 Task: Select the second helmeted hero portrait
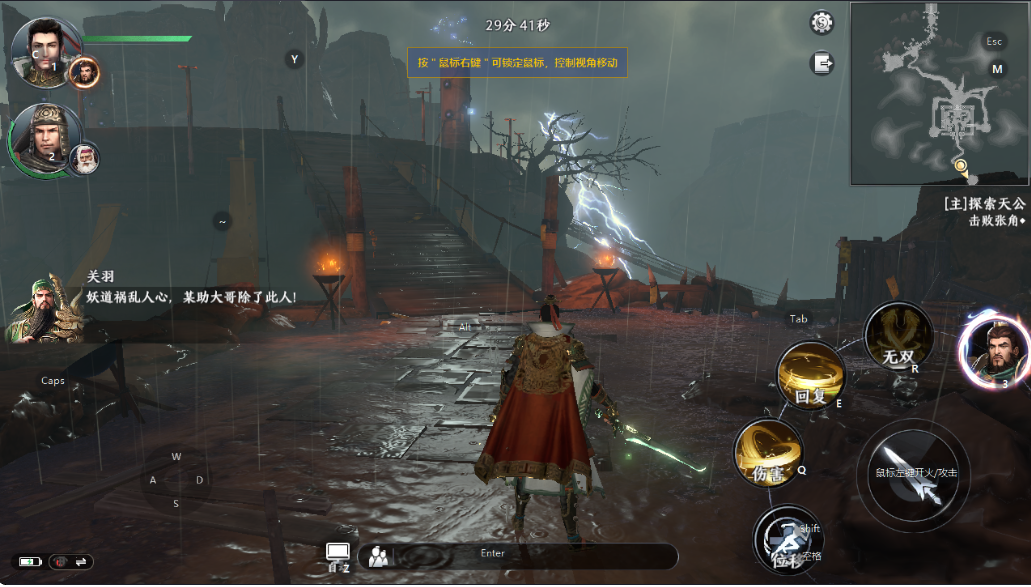(x=44, y=136)
